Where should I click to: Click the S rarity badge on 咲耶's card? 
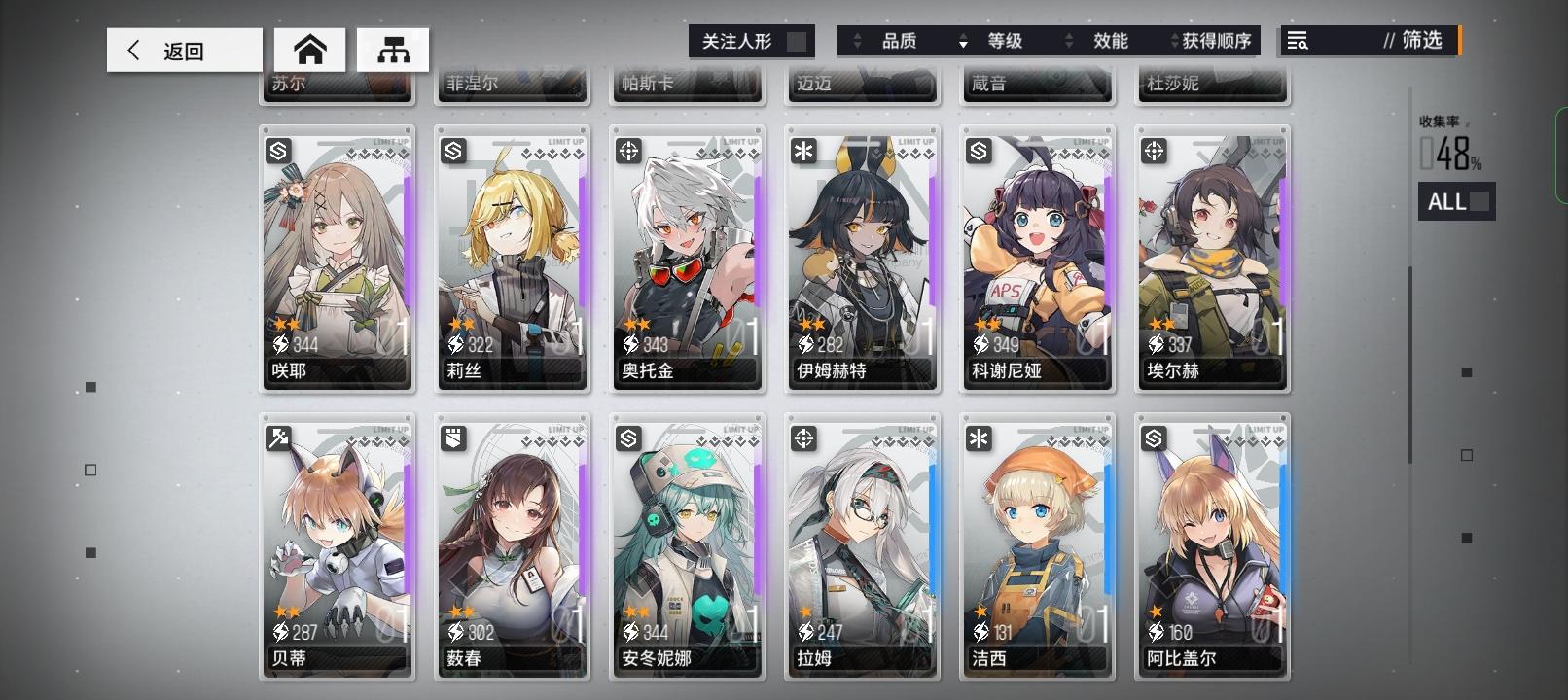(277, 149)
